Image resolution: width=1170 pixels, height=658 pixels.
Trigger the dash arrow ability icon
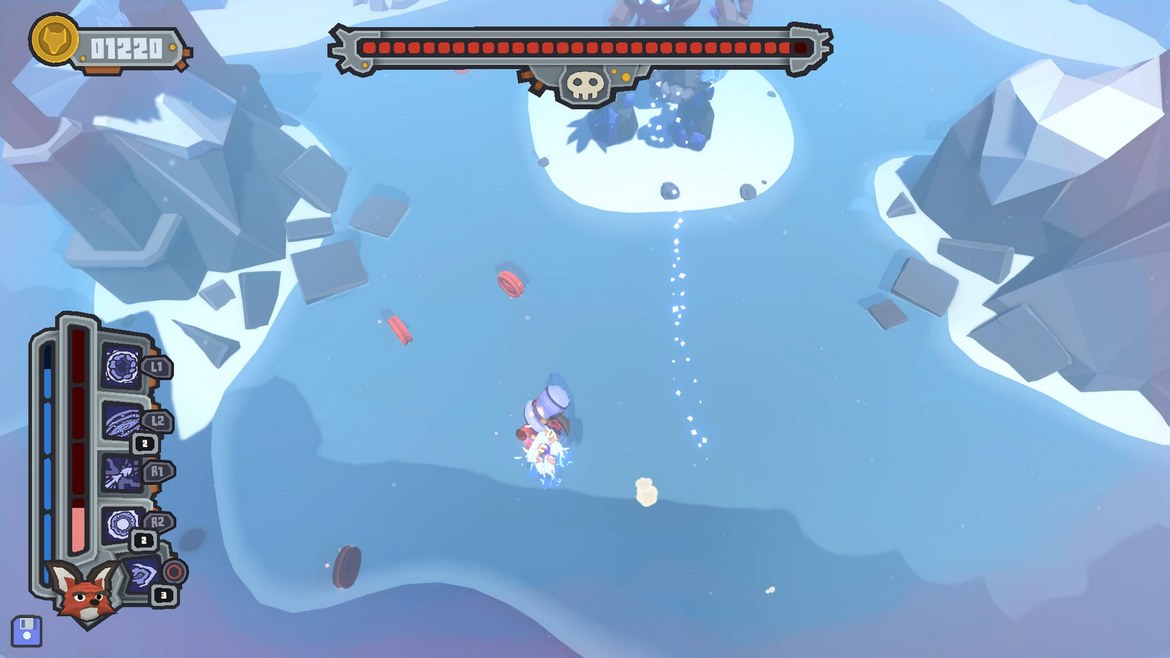(122, 474)
